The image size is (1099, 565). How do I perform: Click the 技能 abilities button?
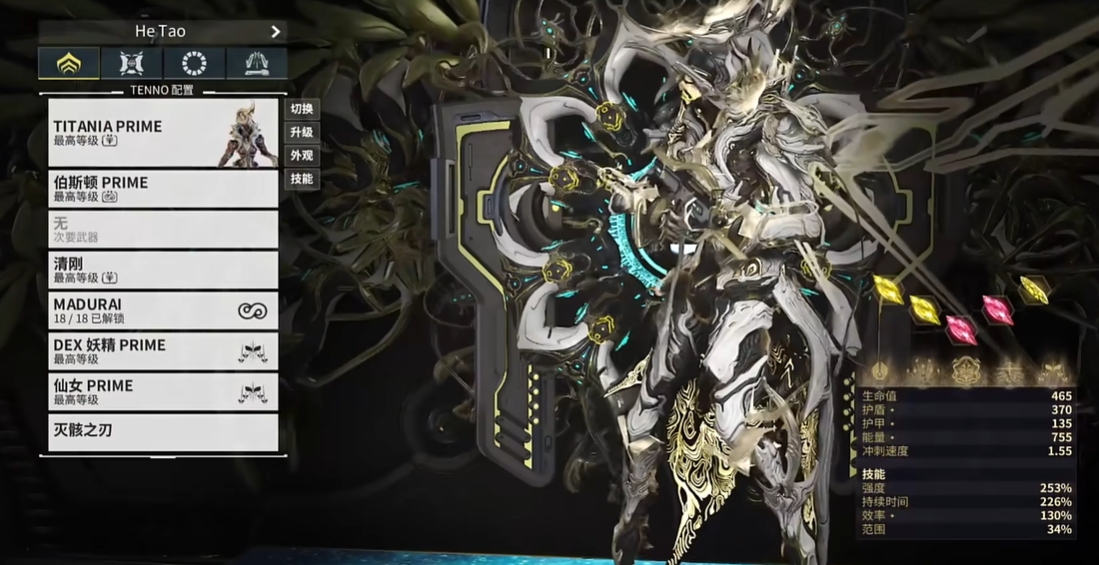(301, 179)
